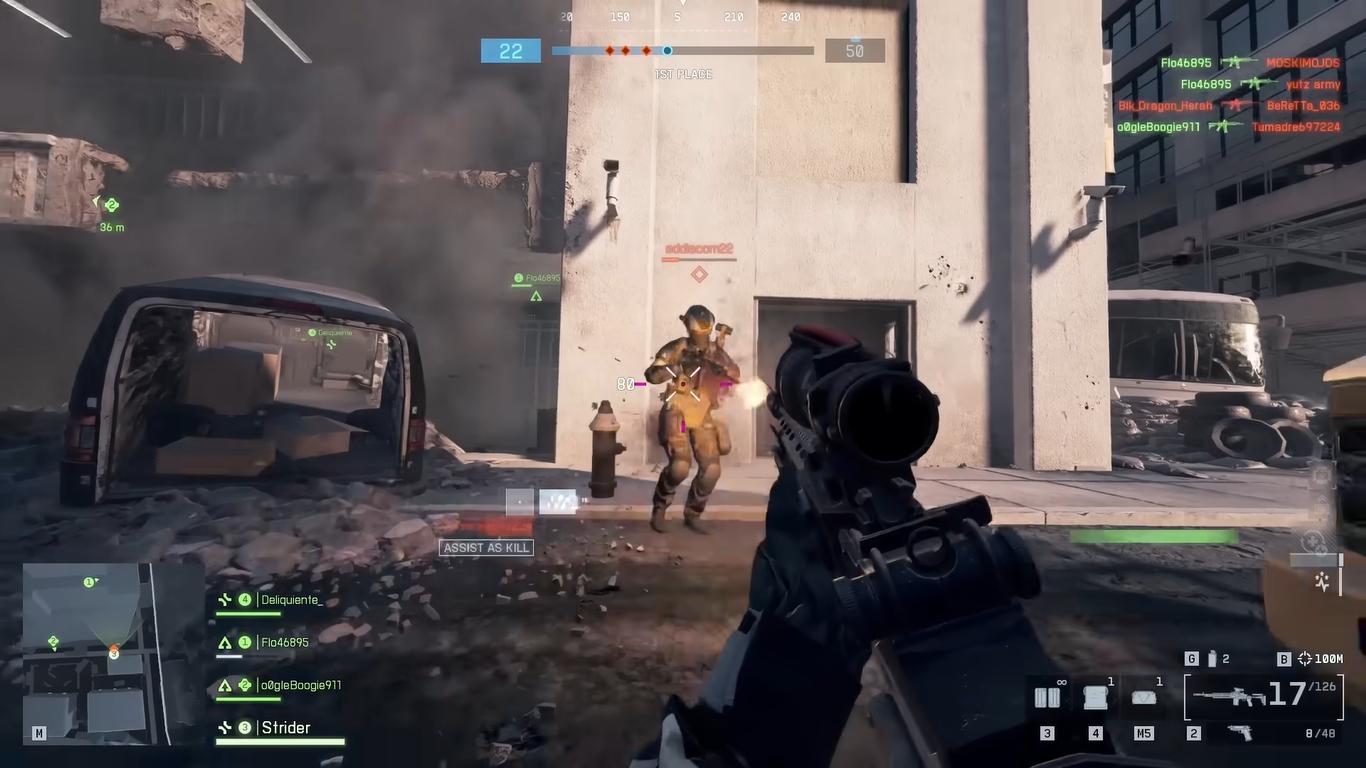Viewport: 1366px width, 768px height.
Task: Click the Tumadreb97224 kill feed entry
Action: pos(1295,127)
